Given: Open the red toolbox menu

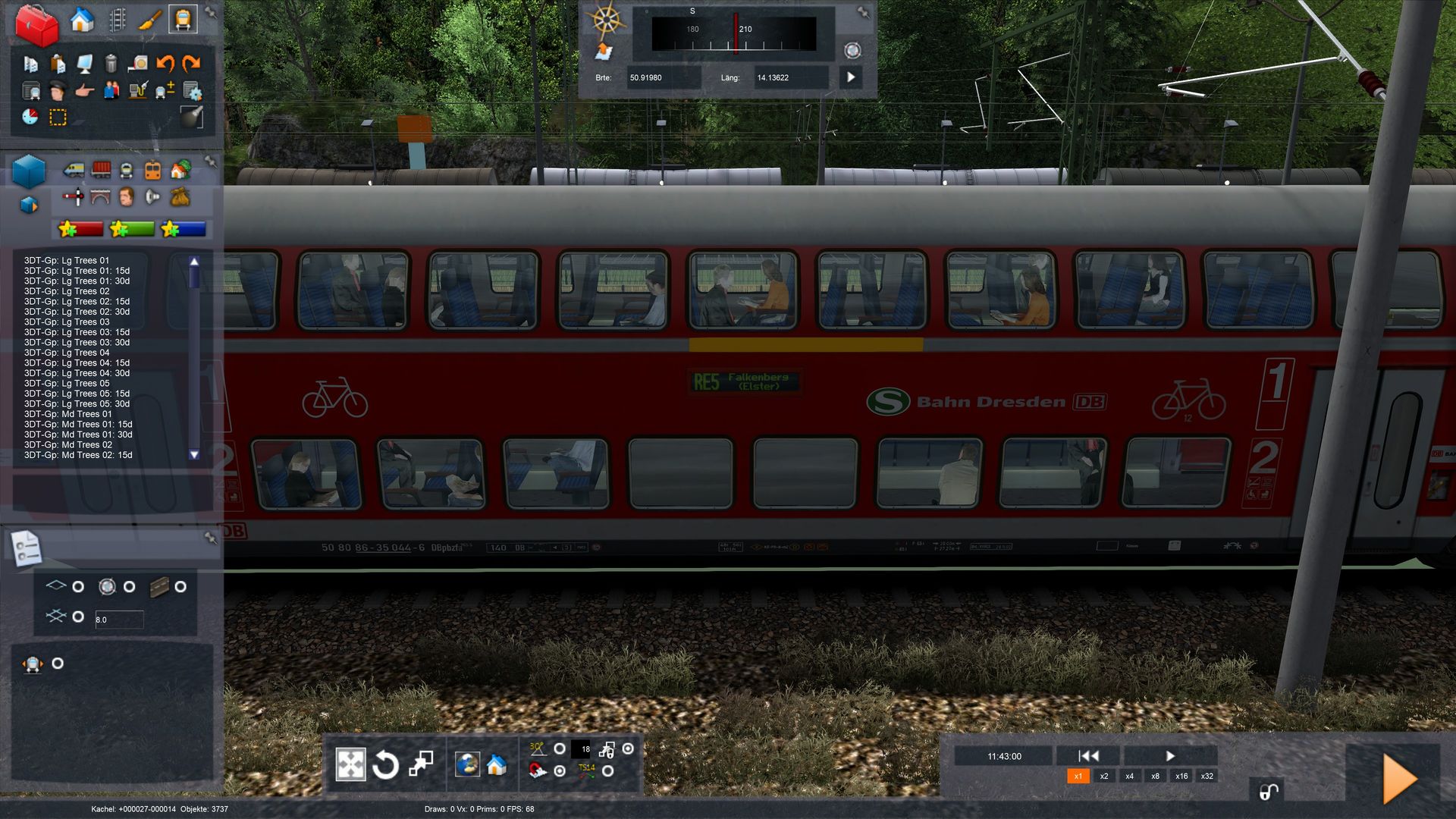Looking at the screenshot, I should (x=36, y=25).
